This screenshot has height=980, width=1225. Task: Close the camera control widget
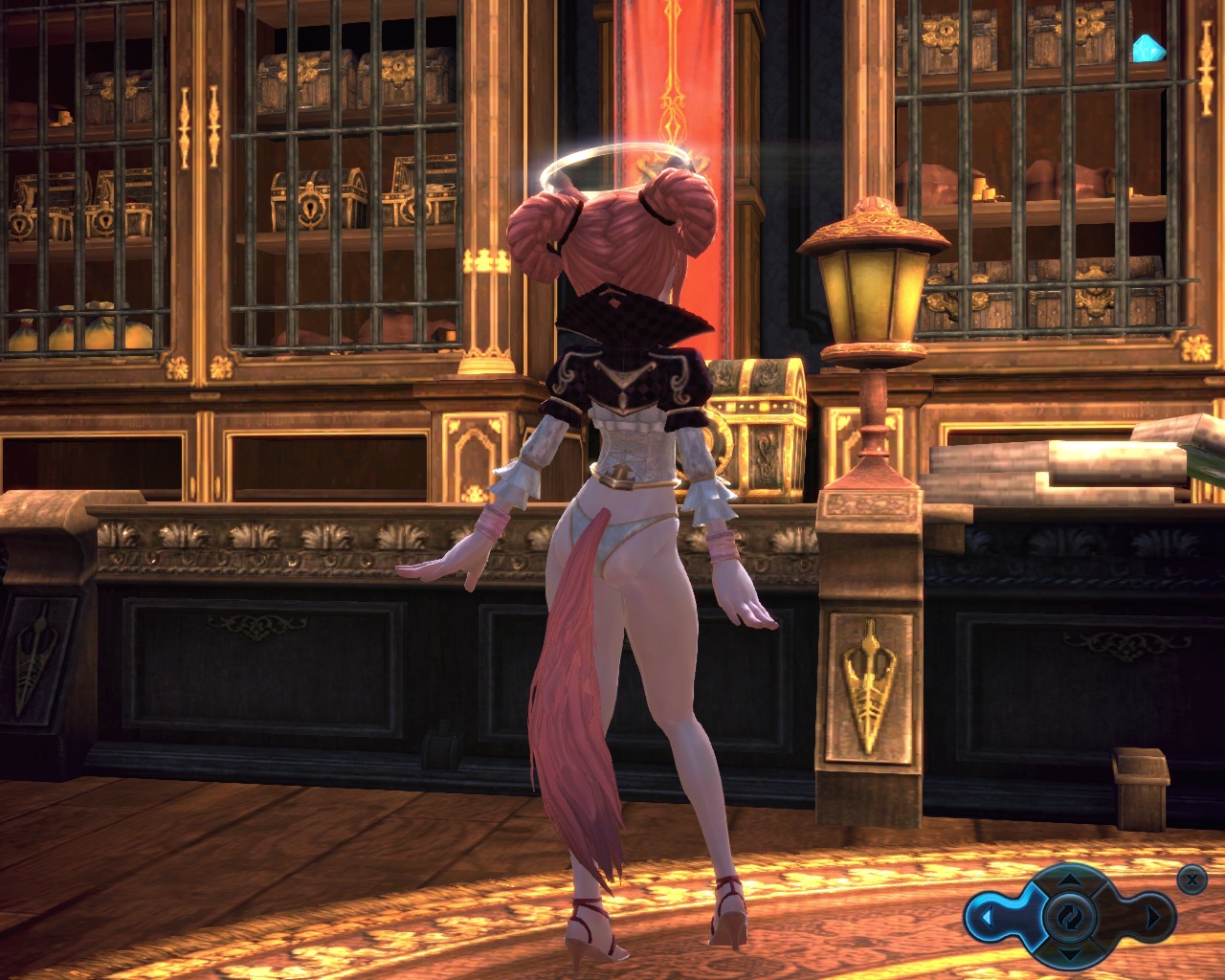(1191, 878)
